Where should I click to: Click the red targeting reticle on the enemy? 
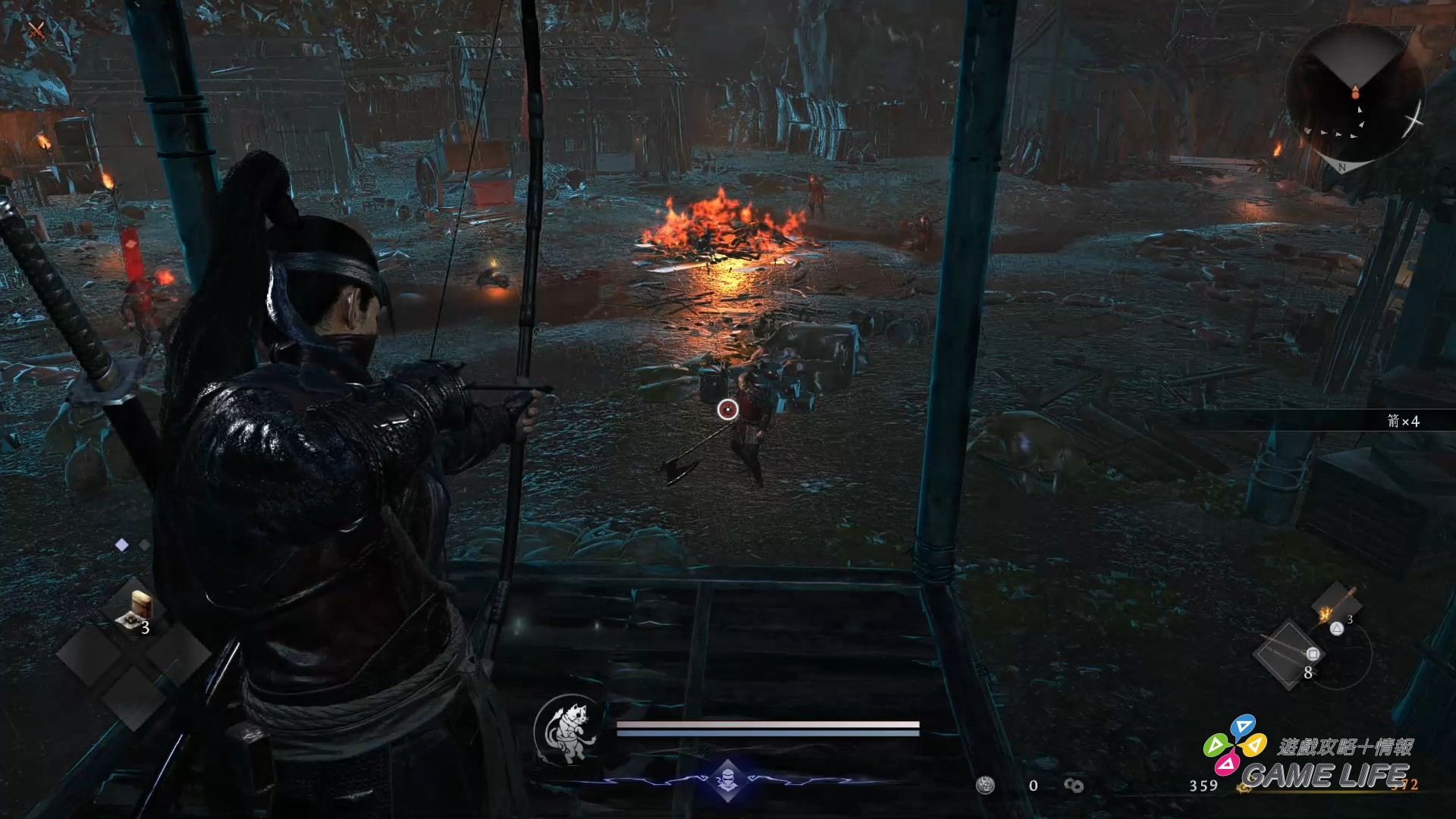click(729, 409)
